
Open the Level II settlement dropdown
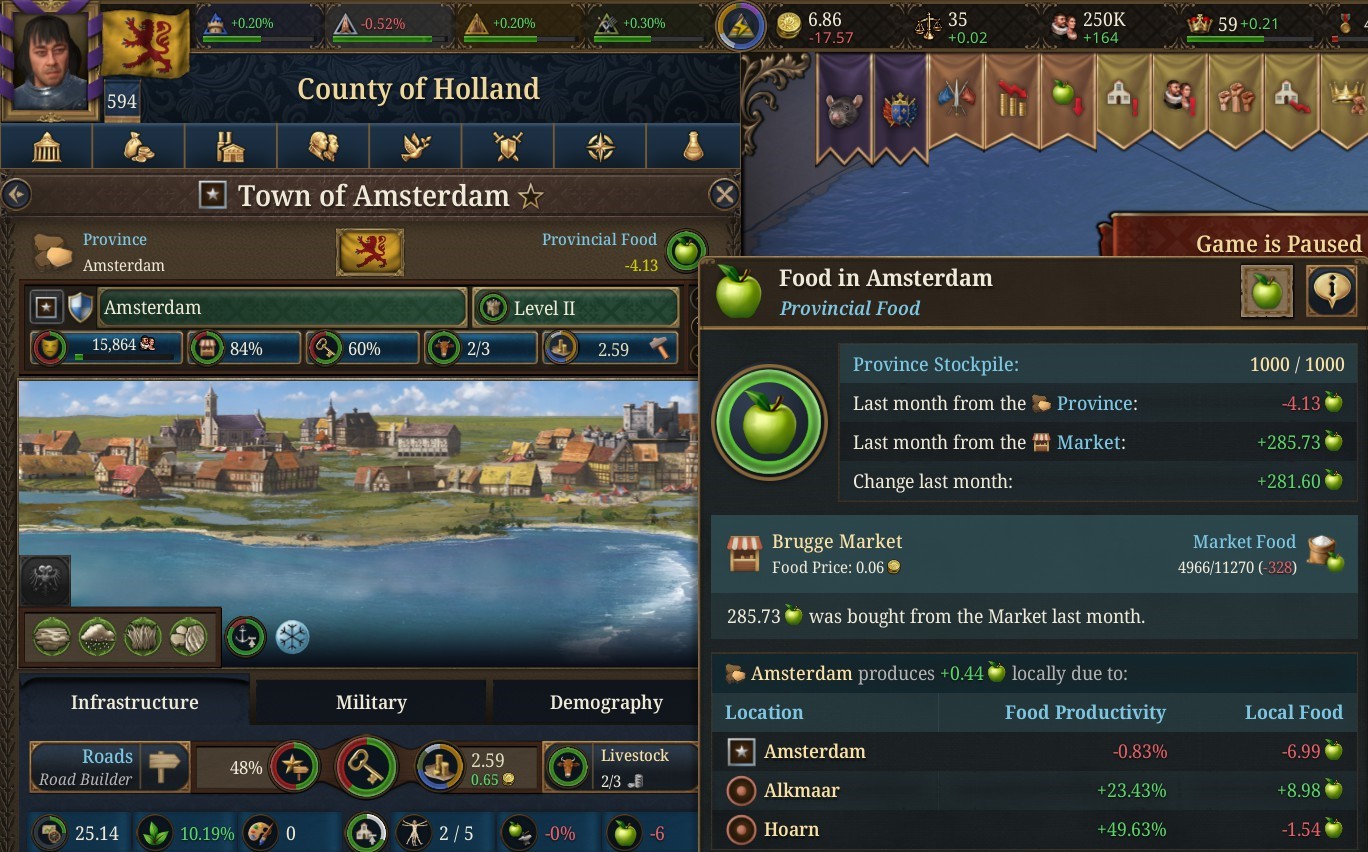(x=575, y=307)
